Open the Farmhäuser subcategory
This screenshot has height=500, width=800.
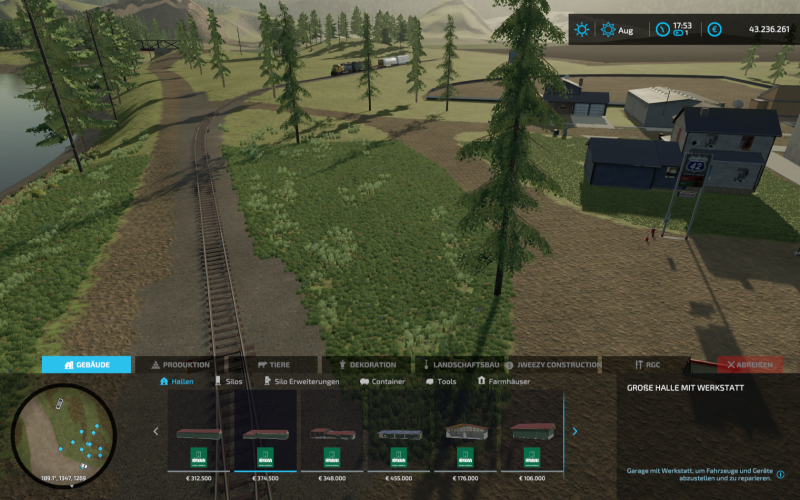(x=504, y=382)
